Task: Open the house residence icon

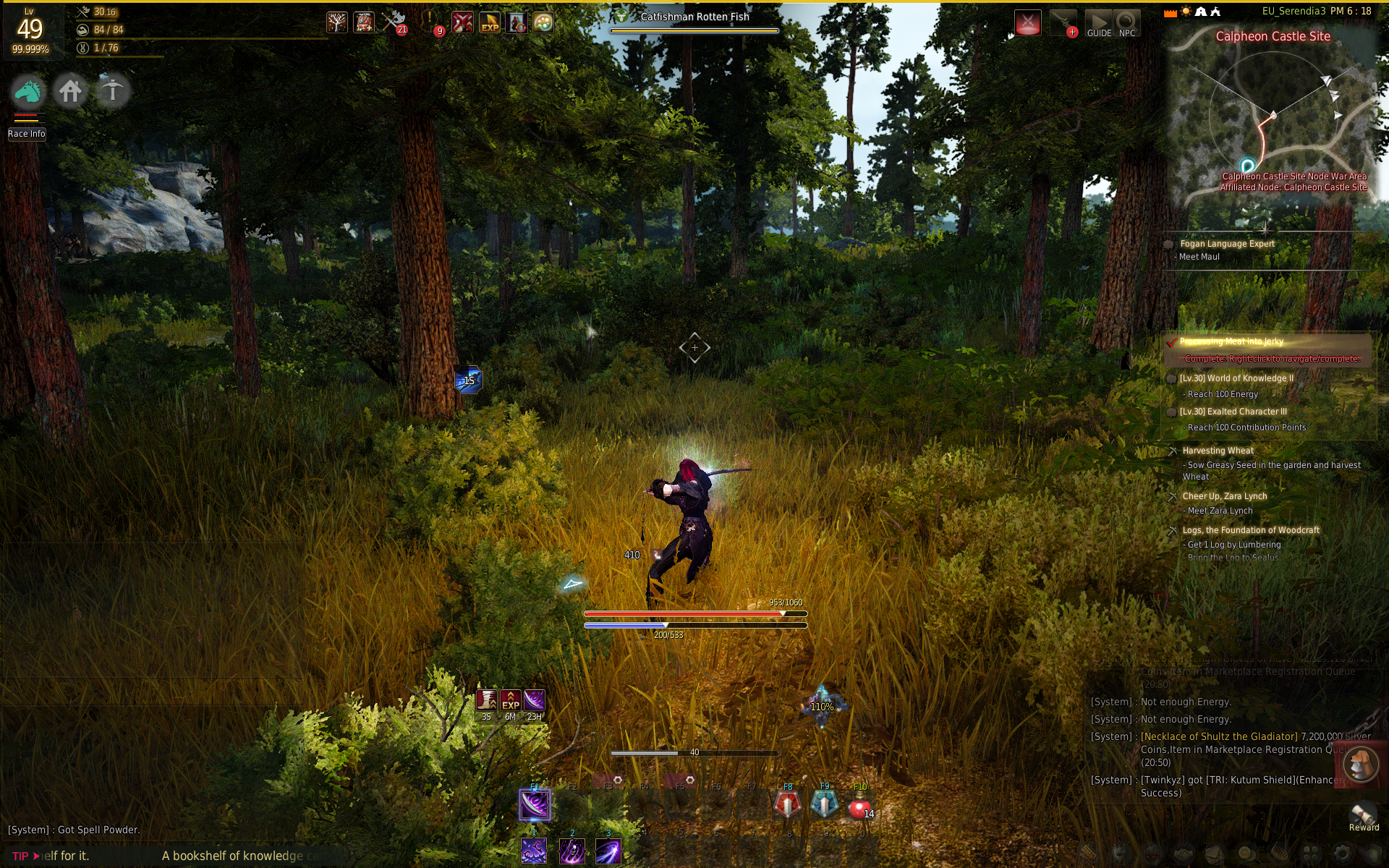Action: (x=70, y=92)
